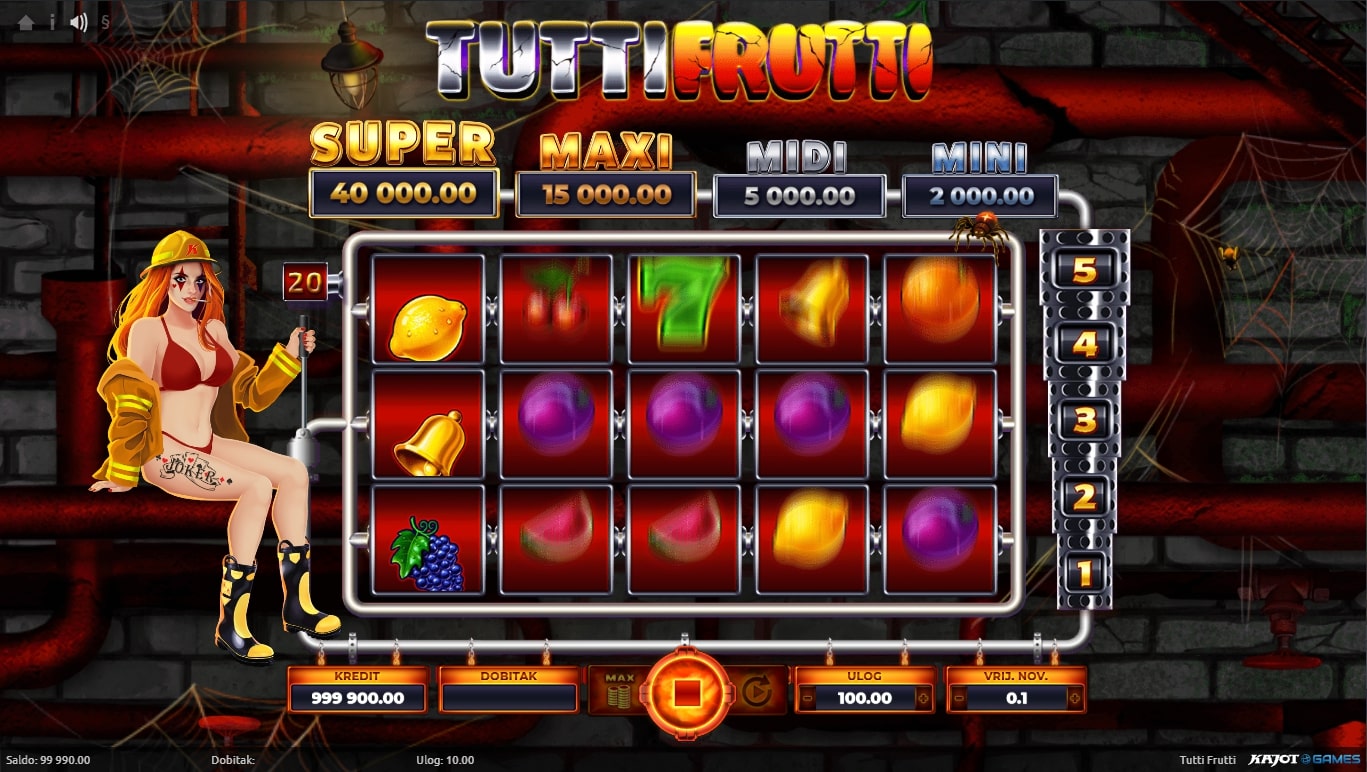Decrease the ULOG bet amount
The width and height of the screenshot is (1367, 772).
pyautogui.click(x=807, y=698)
